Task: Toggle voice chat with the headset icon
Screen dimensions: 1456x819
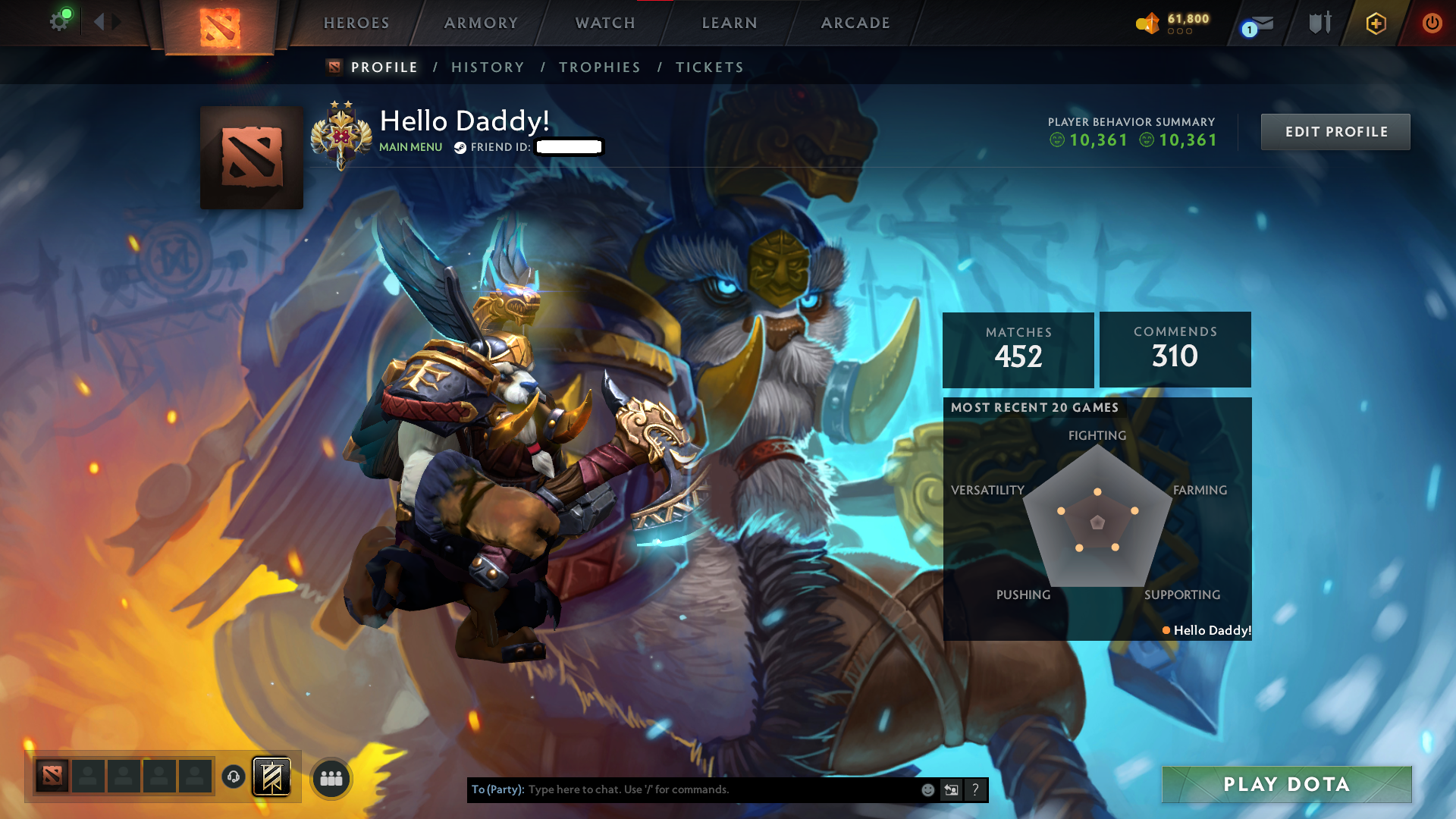Action: coord(234,777)
